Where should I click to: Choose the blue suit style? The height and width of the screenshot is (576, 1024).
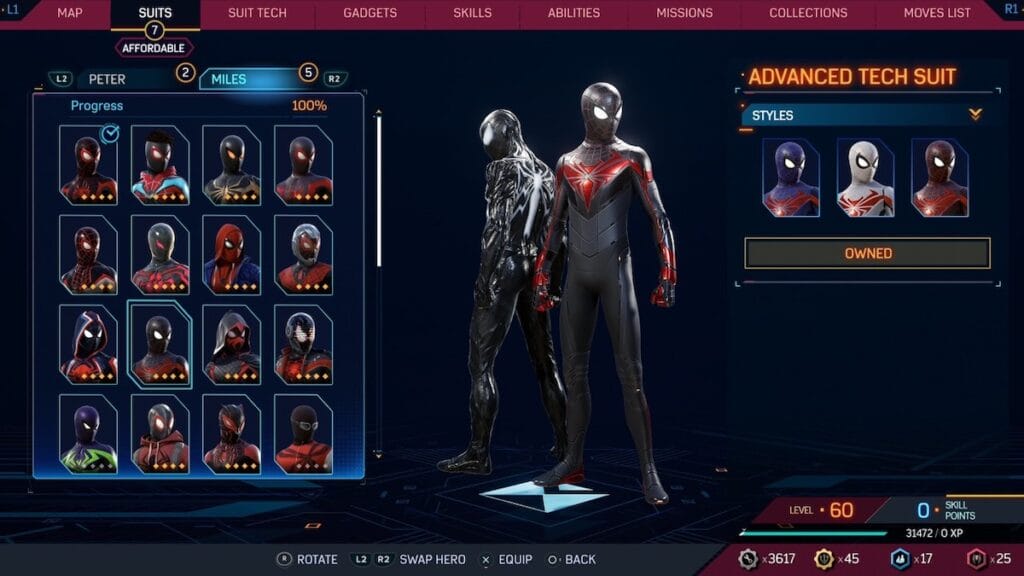click(790, 178)
